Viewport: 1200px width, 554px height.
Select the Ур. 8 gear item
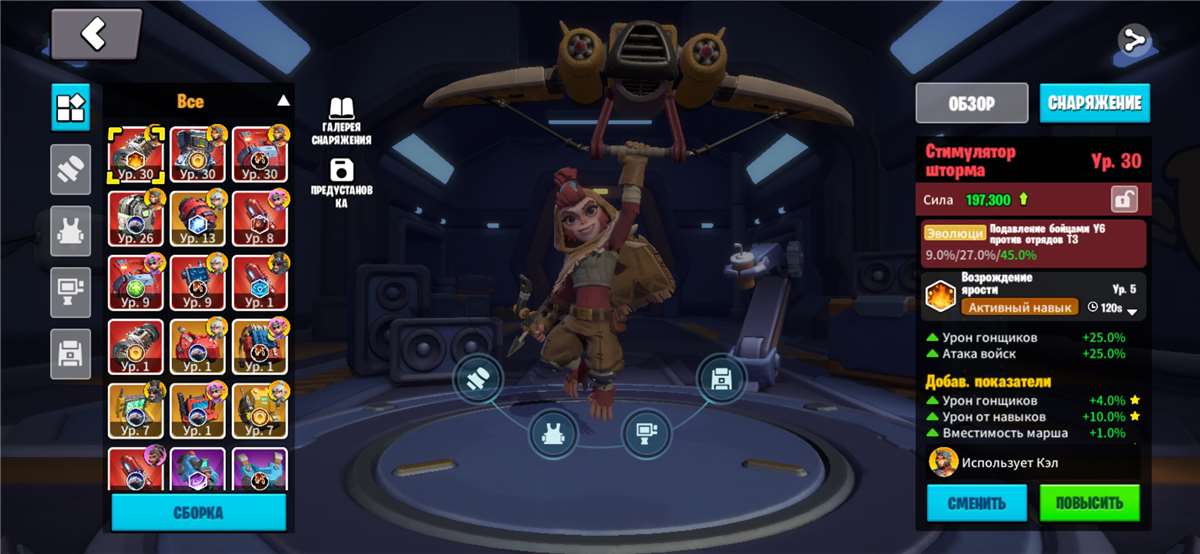pos(260,218)
